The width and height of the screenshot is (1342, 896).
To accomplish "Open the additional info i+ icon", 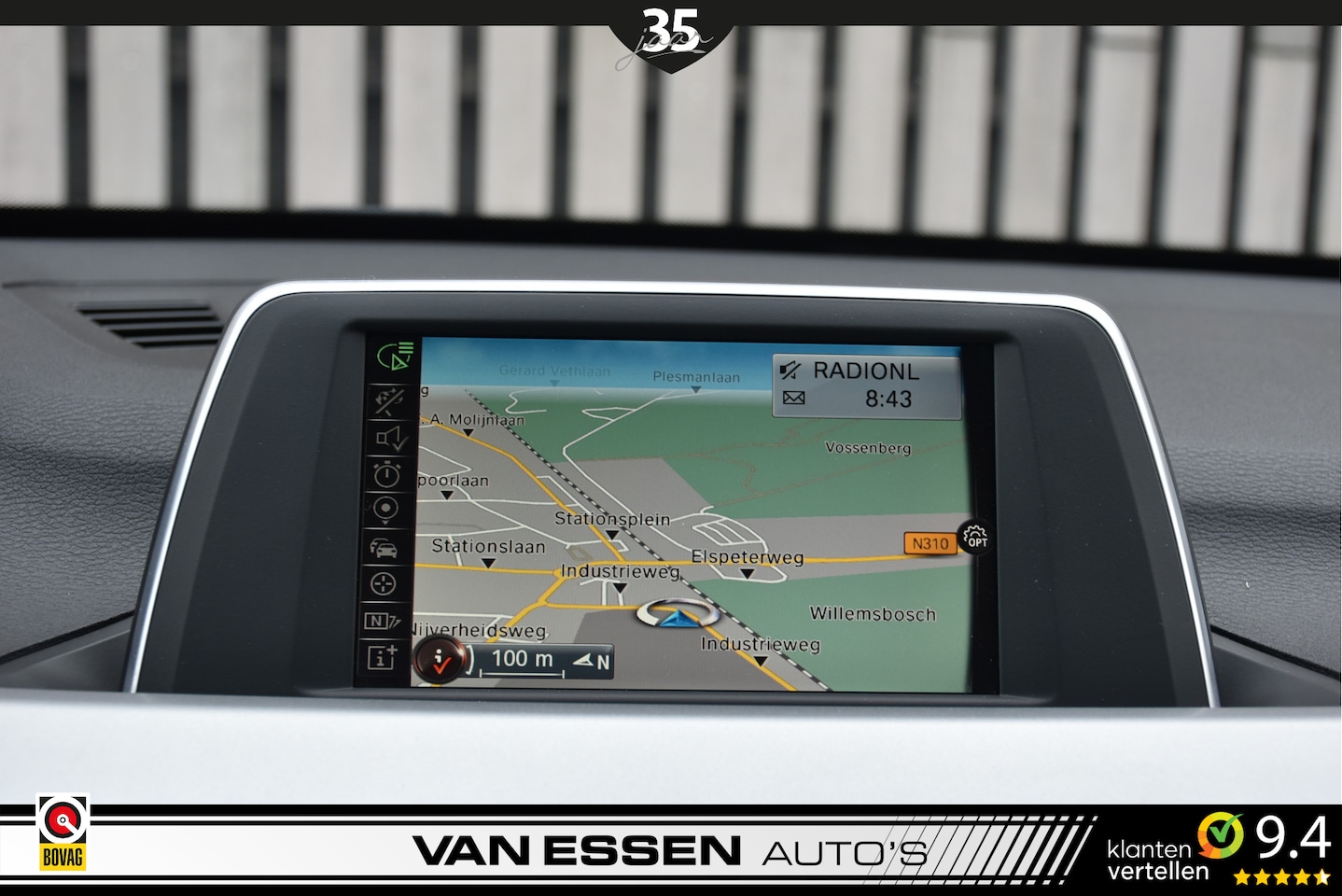I will pyautogui.click(x=381, y=658).
